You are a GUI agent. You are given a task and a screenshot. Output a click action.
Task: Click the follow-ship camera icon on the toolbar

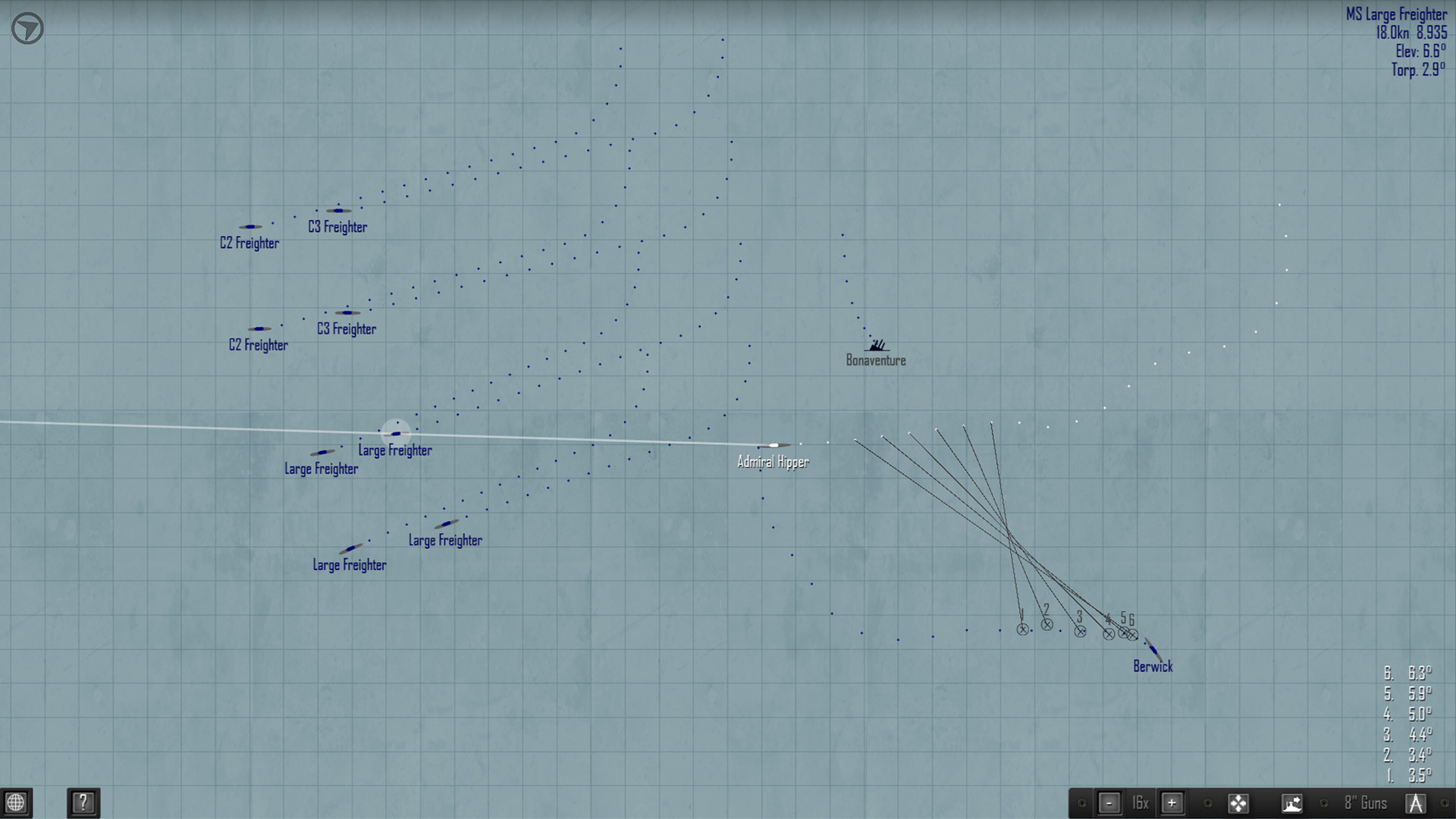pos(1293,802)
